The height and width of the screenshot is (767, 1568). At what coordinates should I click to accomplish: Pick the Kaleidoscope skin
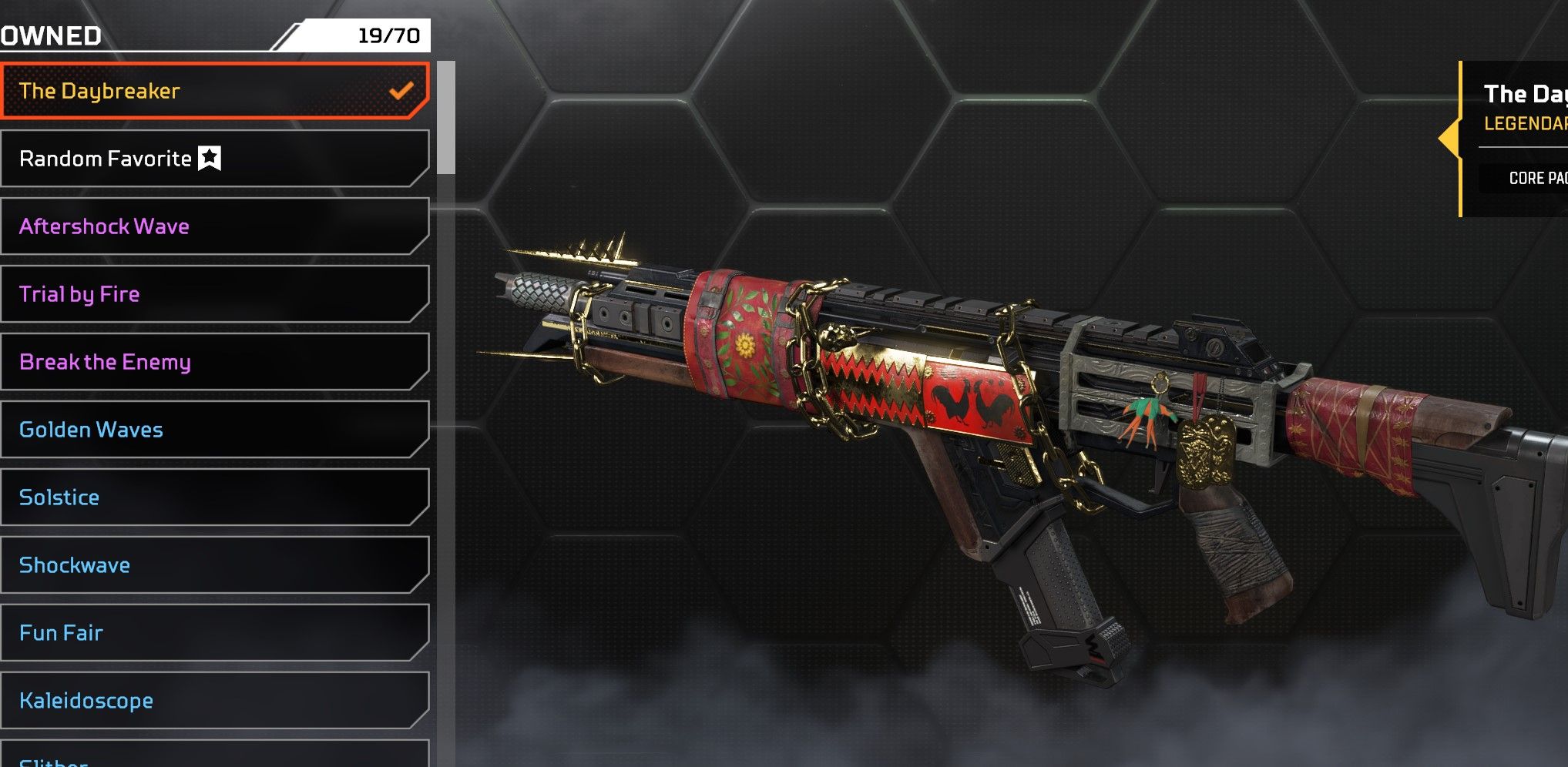pyautogui.click(x=214, y=701)
